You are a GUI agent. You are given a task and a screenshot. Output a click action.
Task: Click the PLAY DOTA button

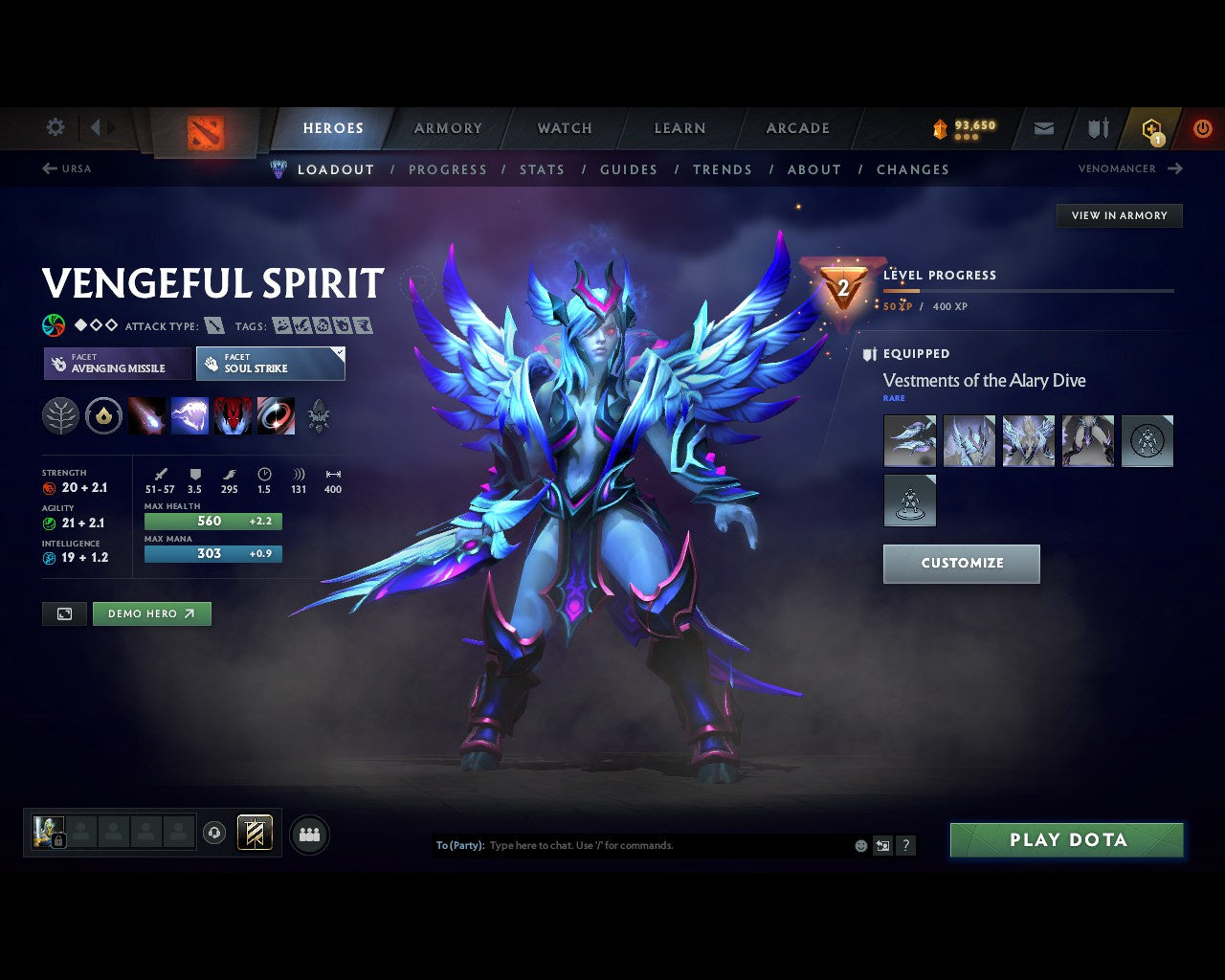1066,839
